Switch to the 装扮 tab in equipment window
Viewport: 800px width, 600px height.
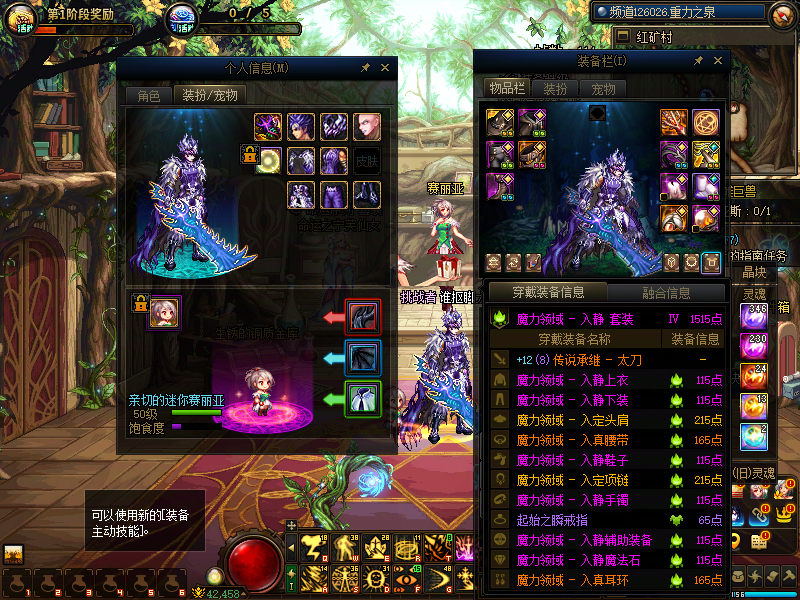coord(555,88)
